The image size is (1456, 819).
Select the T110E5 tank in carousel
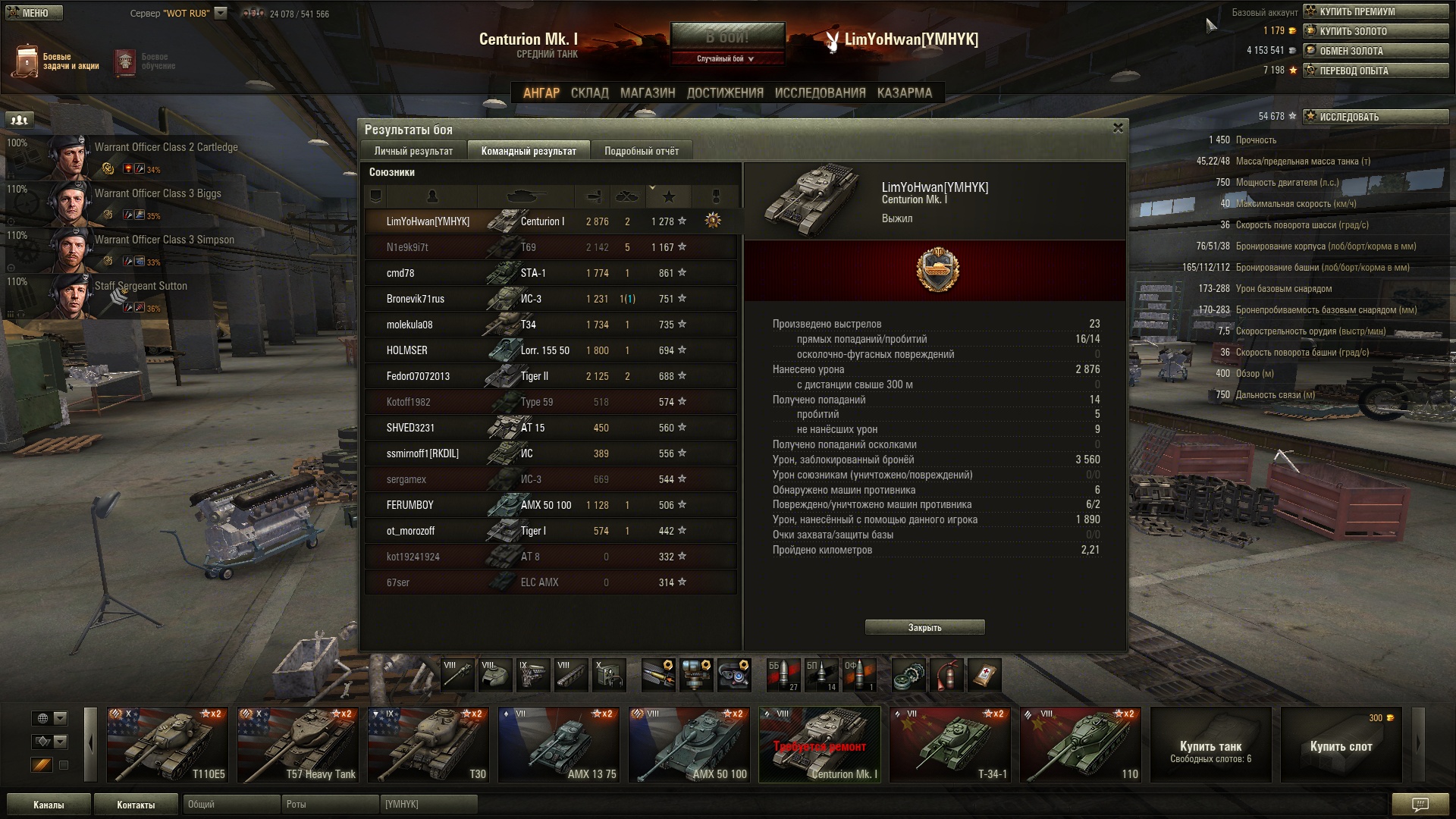pos(167,744)
